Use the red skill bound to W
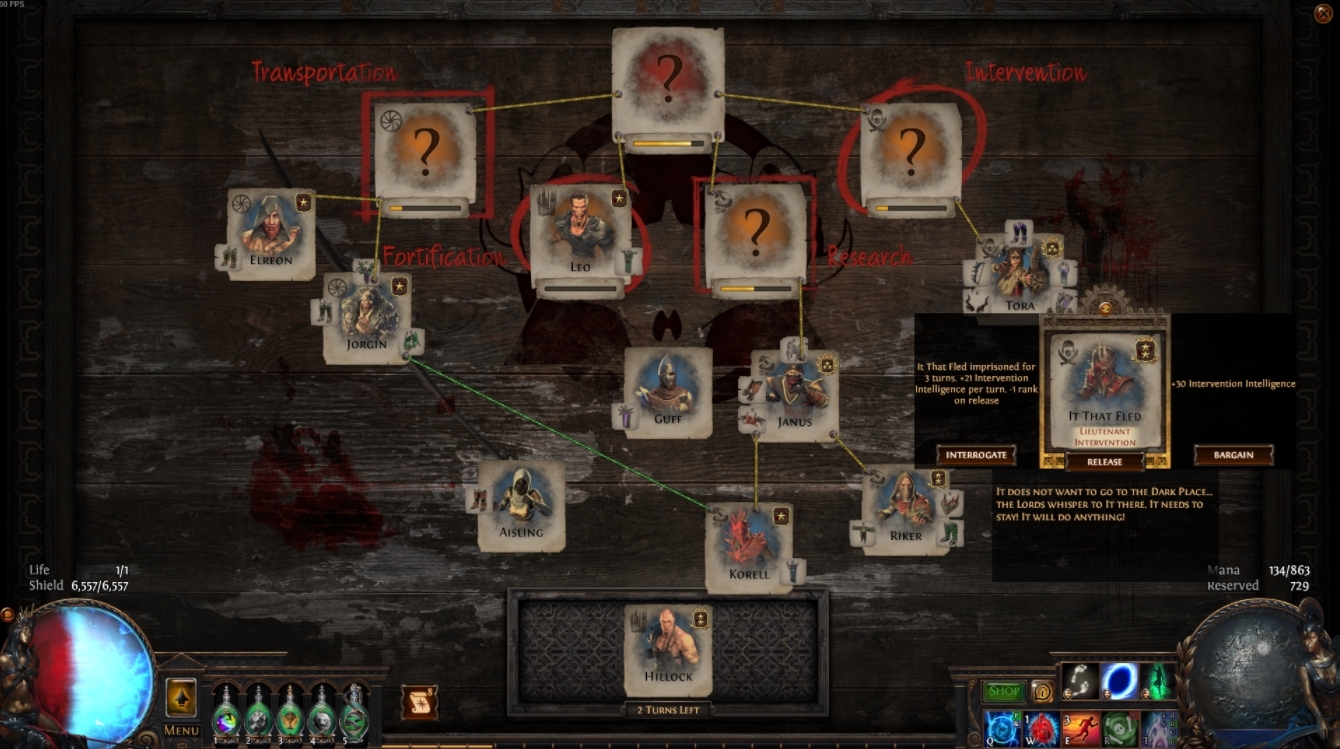This screenshot has height=749, width=1340. click(1040, 730)
